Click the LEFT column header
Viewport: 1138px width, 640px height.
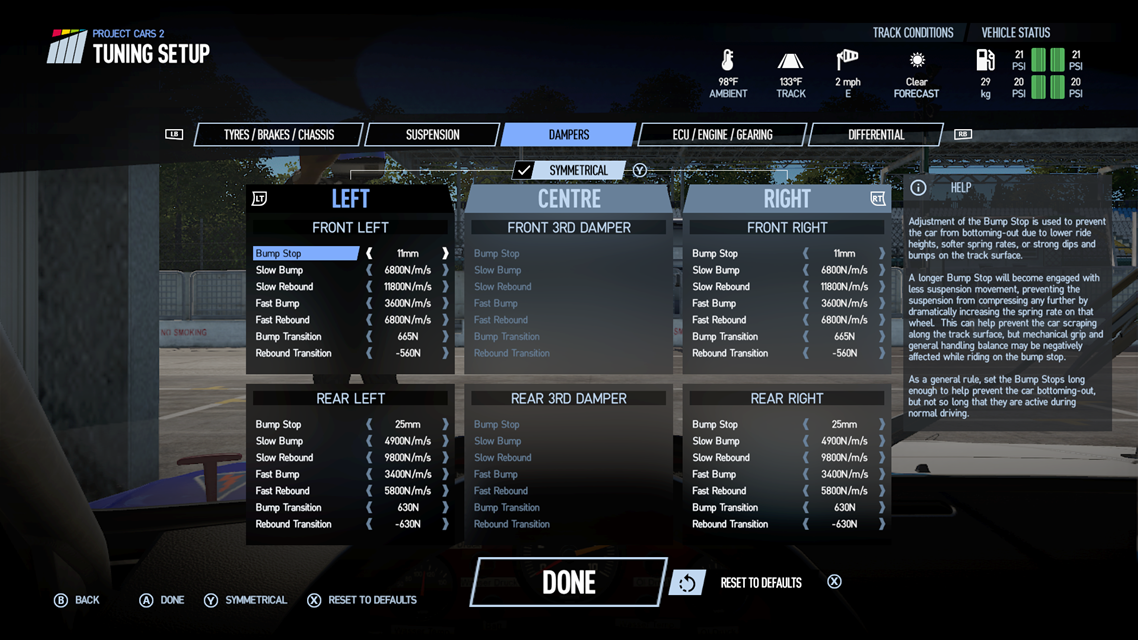[350, 199]
